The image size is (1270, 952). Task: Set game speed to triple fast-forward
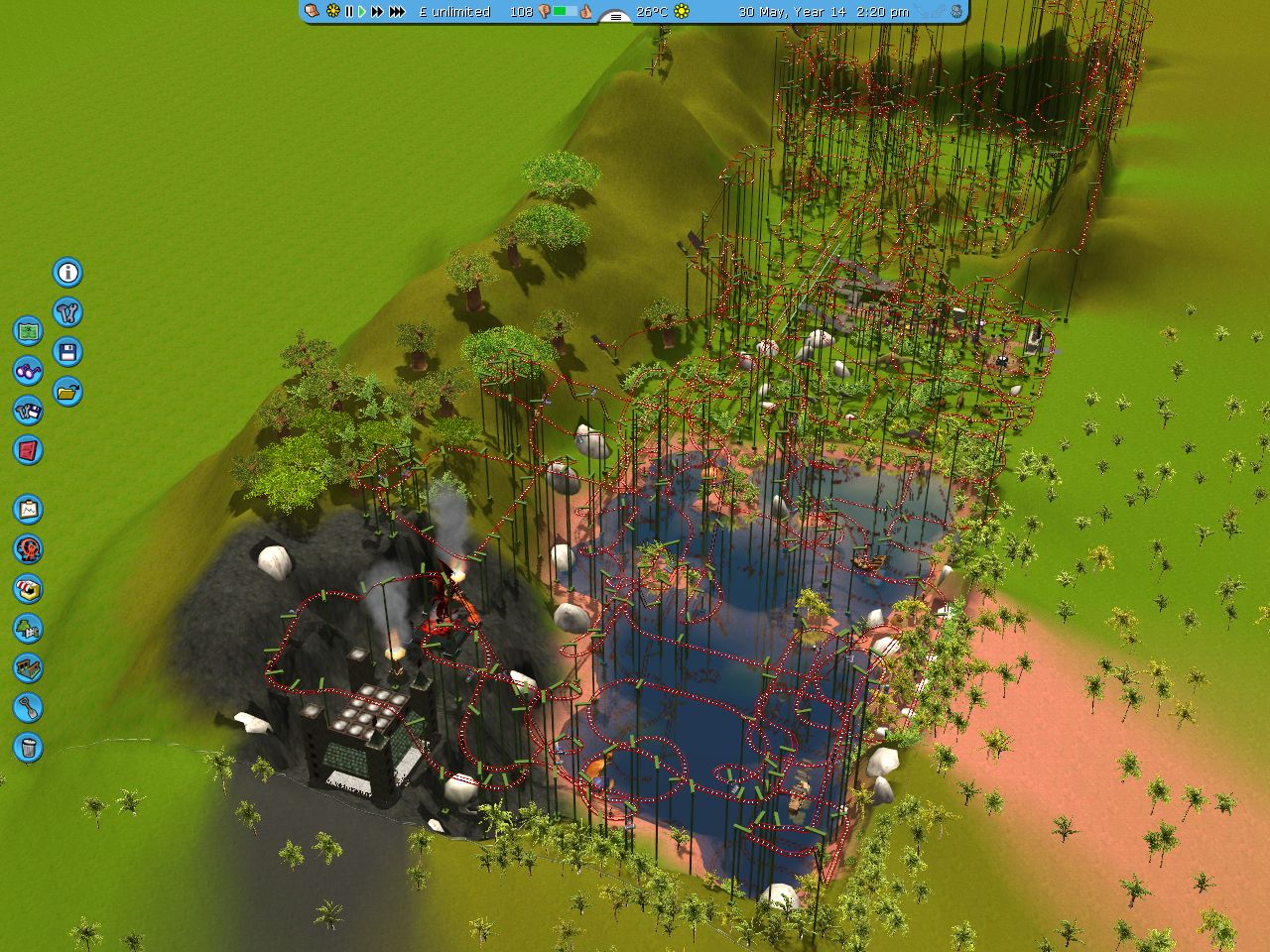coord(397,12)
